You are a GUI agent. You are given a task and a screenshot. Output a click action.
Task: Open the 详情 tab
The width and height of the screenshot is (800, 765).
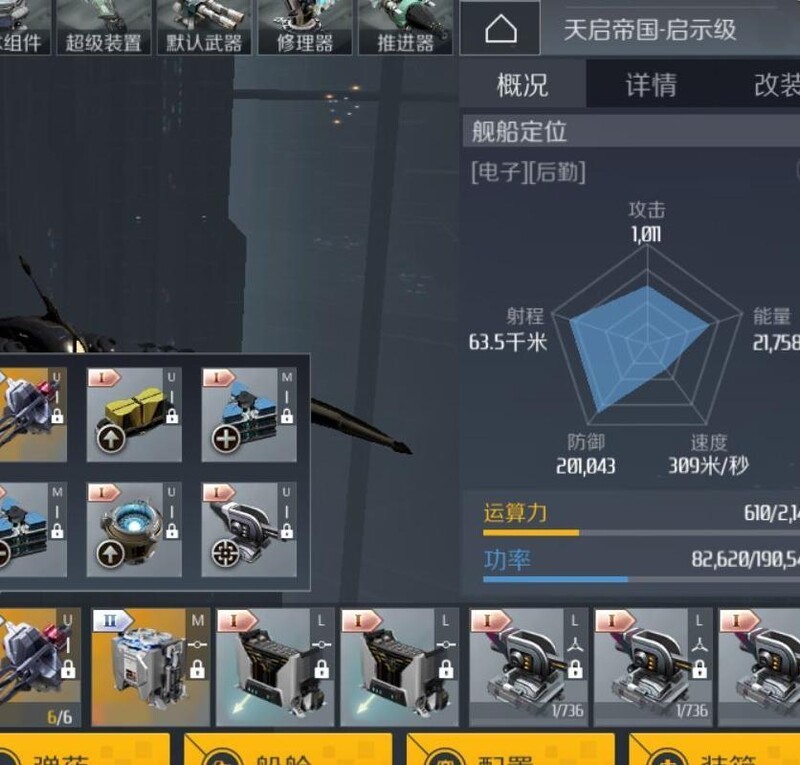click(651, 85)
